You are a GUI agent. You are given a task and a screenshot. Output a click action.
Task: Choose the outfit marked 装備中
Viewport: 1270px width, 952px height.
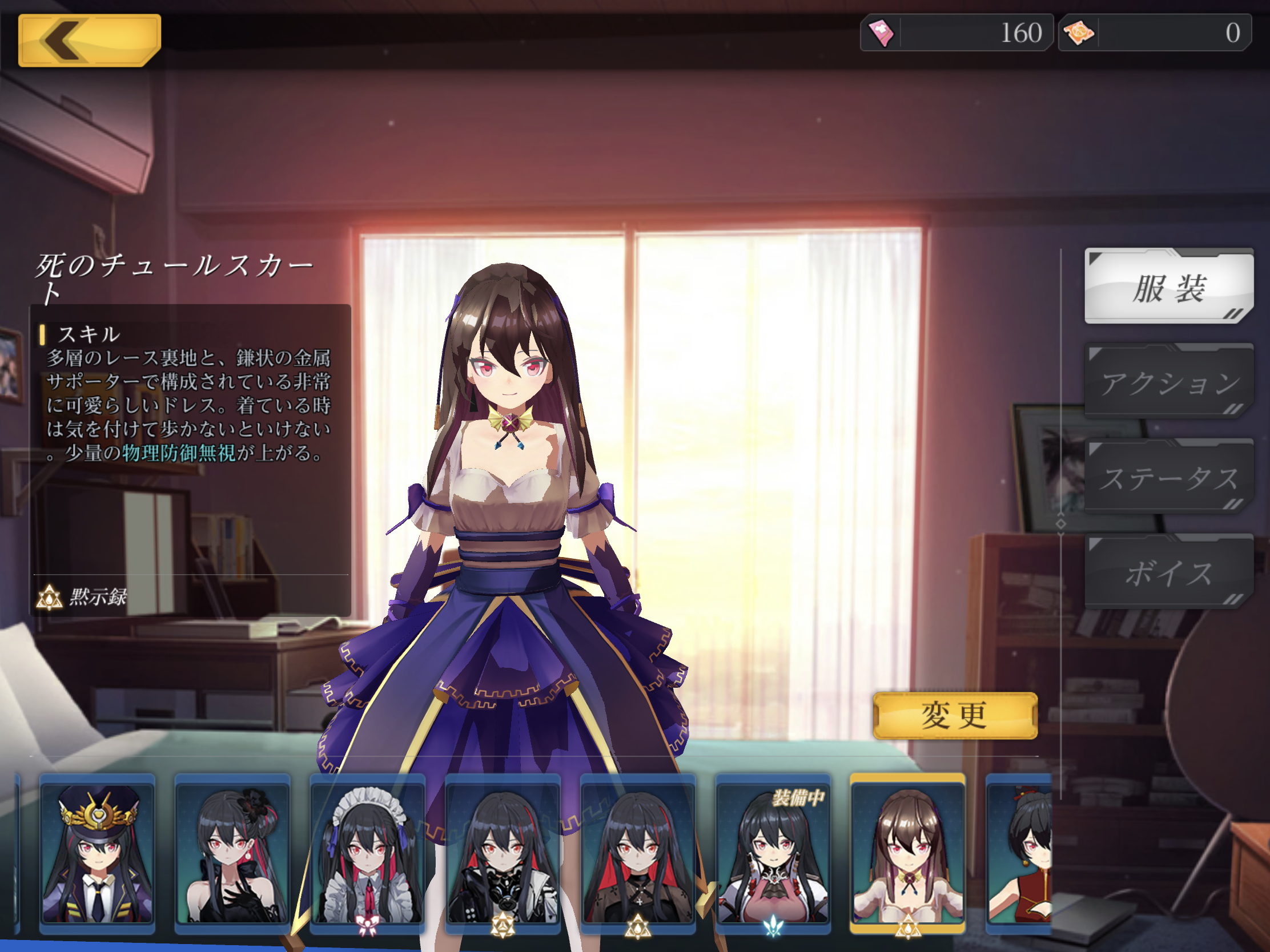pos(773,853)
